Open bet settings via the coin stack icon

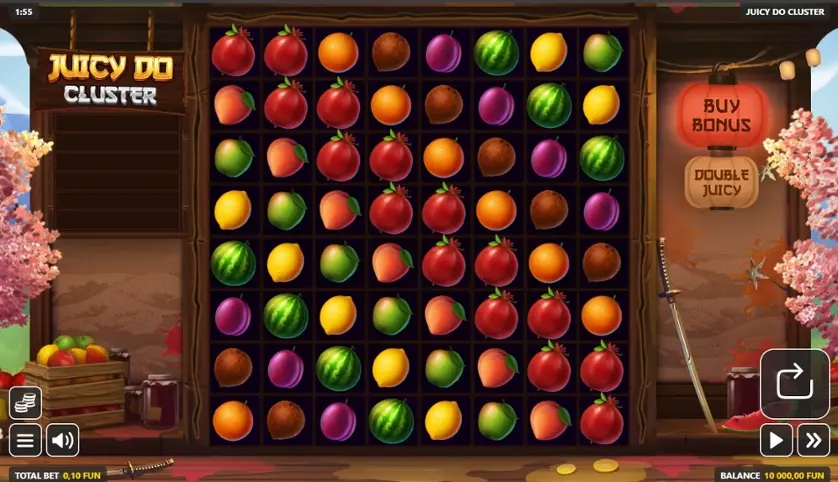(25, 402)
